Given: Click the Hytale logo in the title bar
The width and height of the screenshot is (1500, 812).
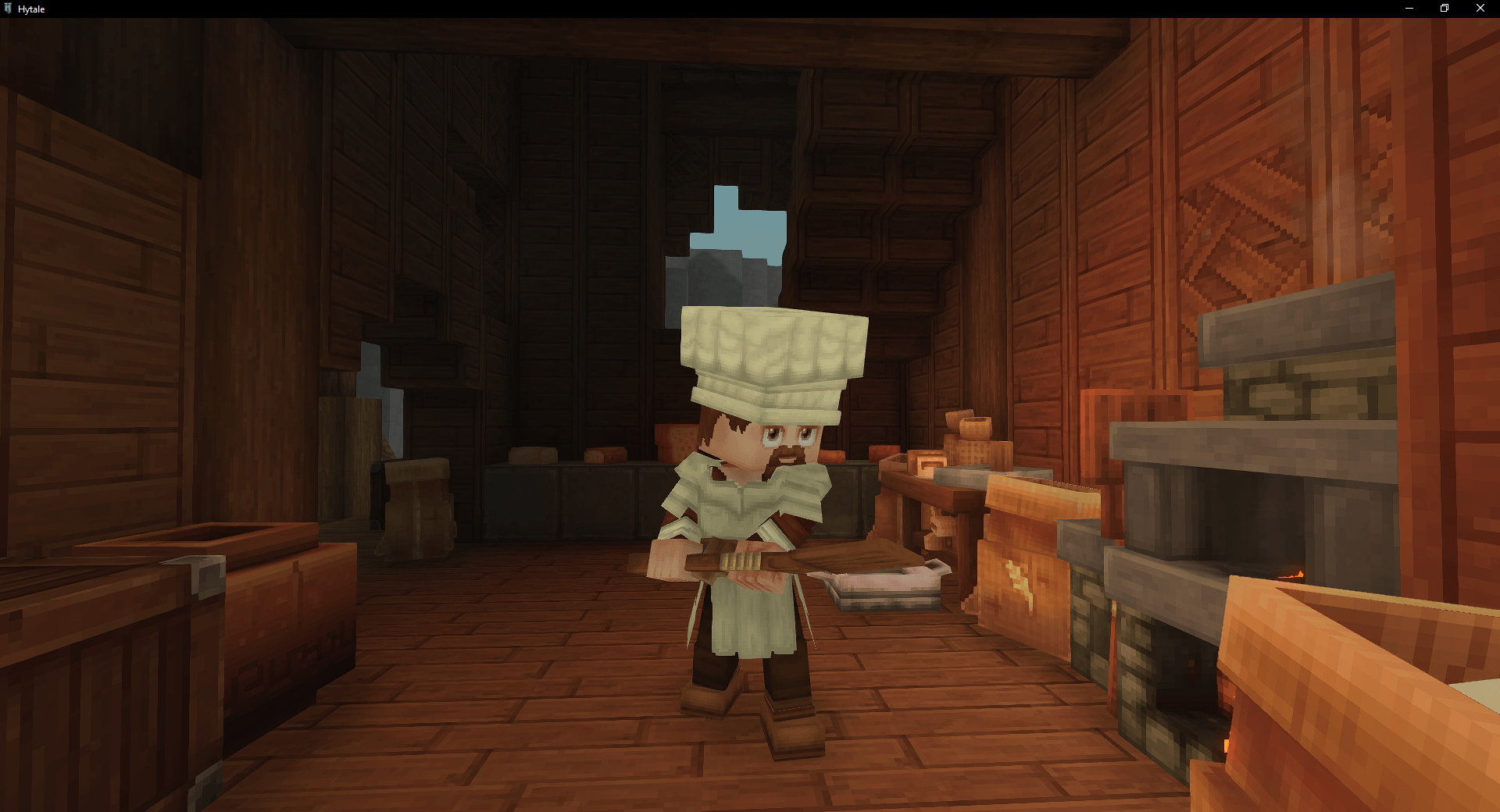Looking at the screenshot, I should (x=9, y=9).
